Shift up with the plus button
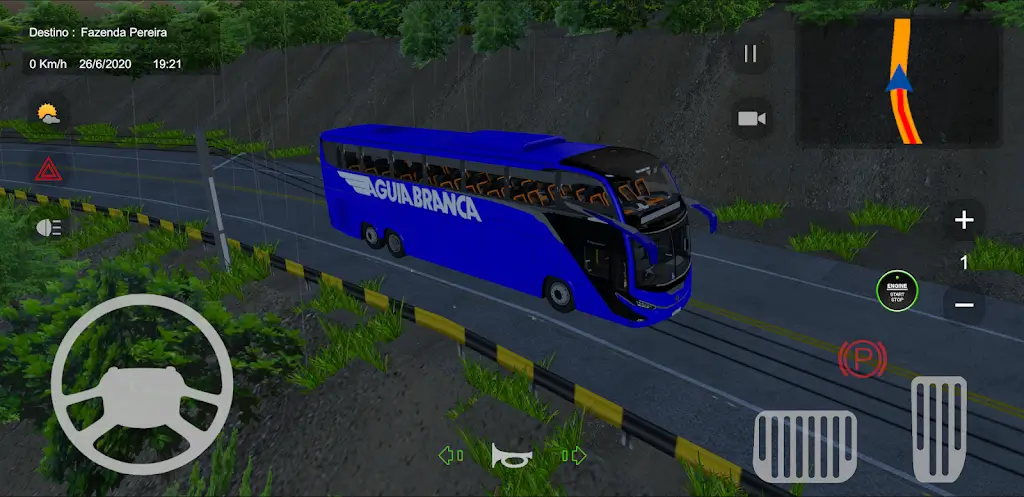This screenshot has width=1024, height=497. 964,221
